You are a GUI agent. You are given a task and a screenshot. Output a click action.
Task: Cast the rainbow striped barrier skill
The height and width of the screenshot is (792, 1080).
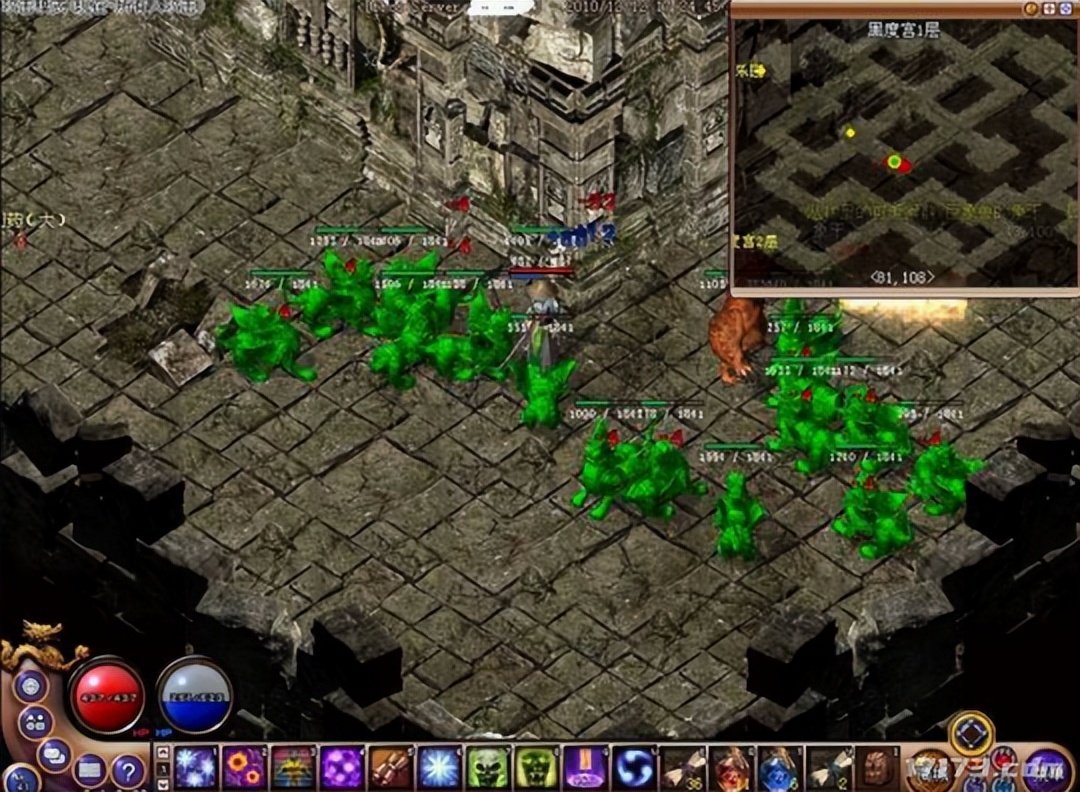293,767
